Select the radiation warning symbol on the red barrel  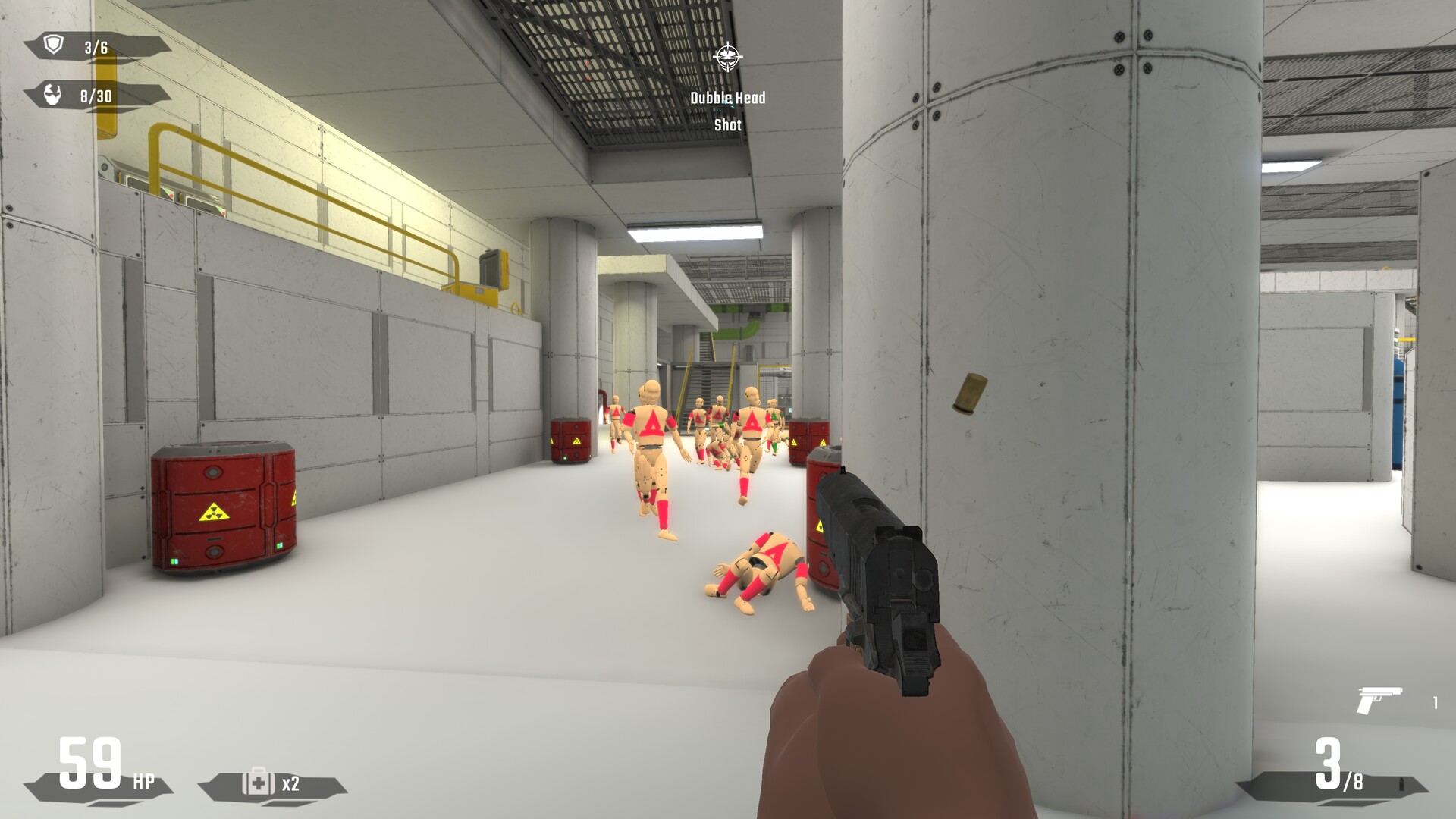pos(215,513)
